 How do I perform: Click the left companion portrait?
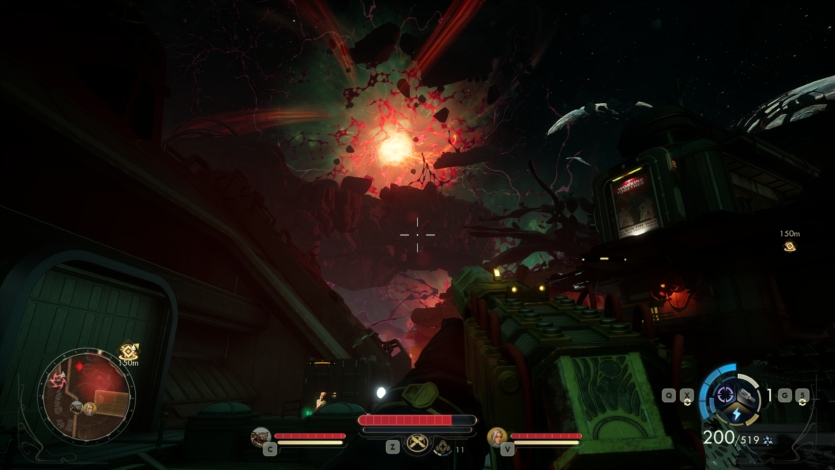pos(260,436)
